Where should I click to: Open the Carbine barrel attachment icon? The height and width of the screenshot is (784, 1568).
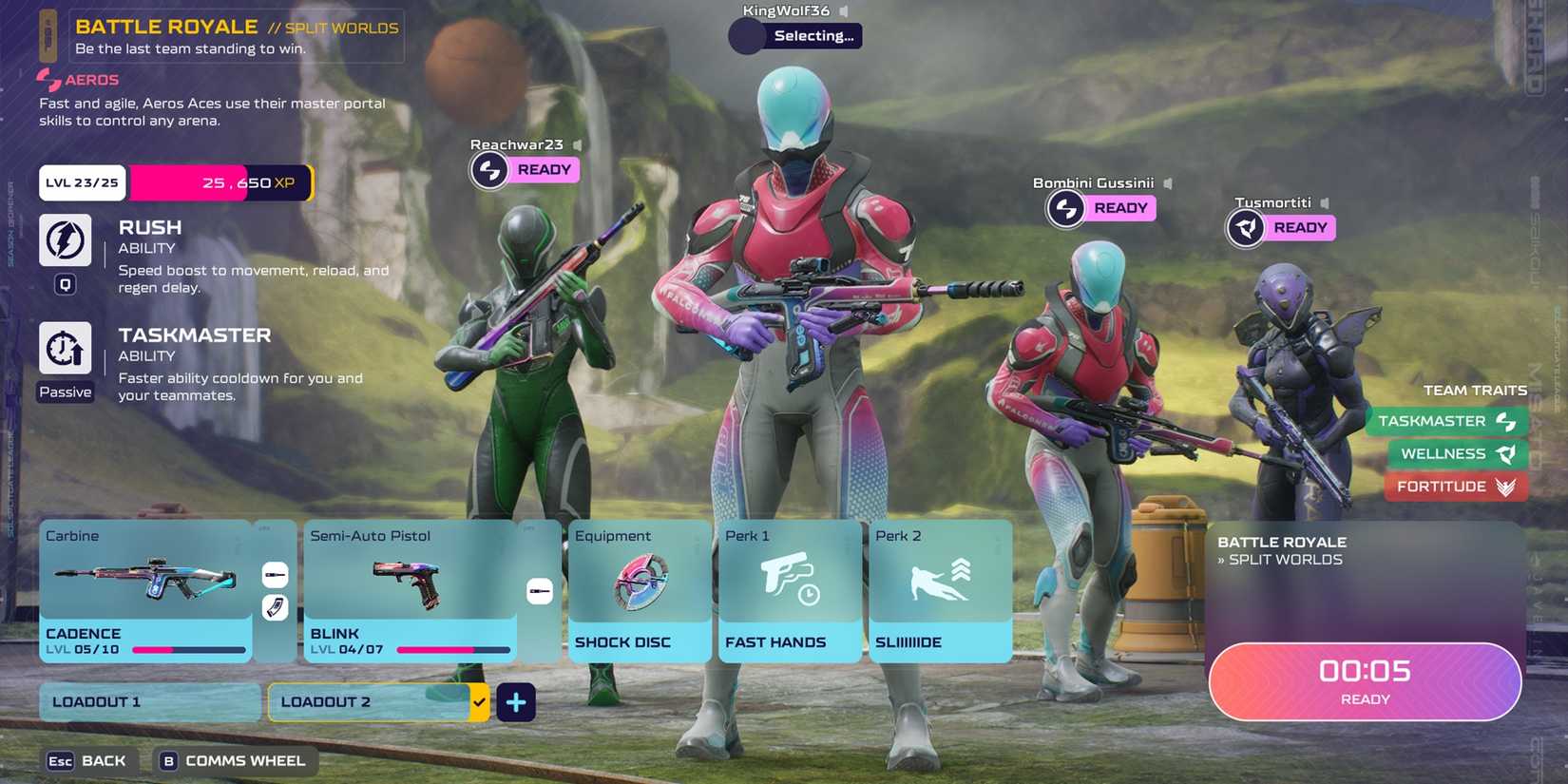(275, 573)
